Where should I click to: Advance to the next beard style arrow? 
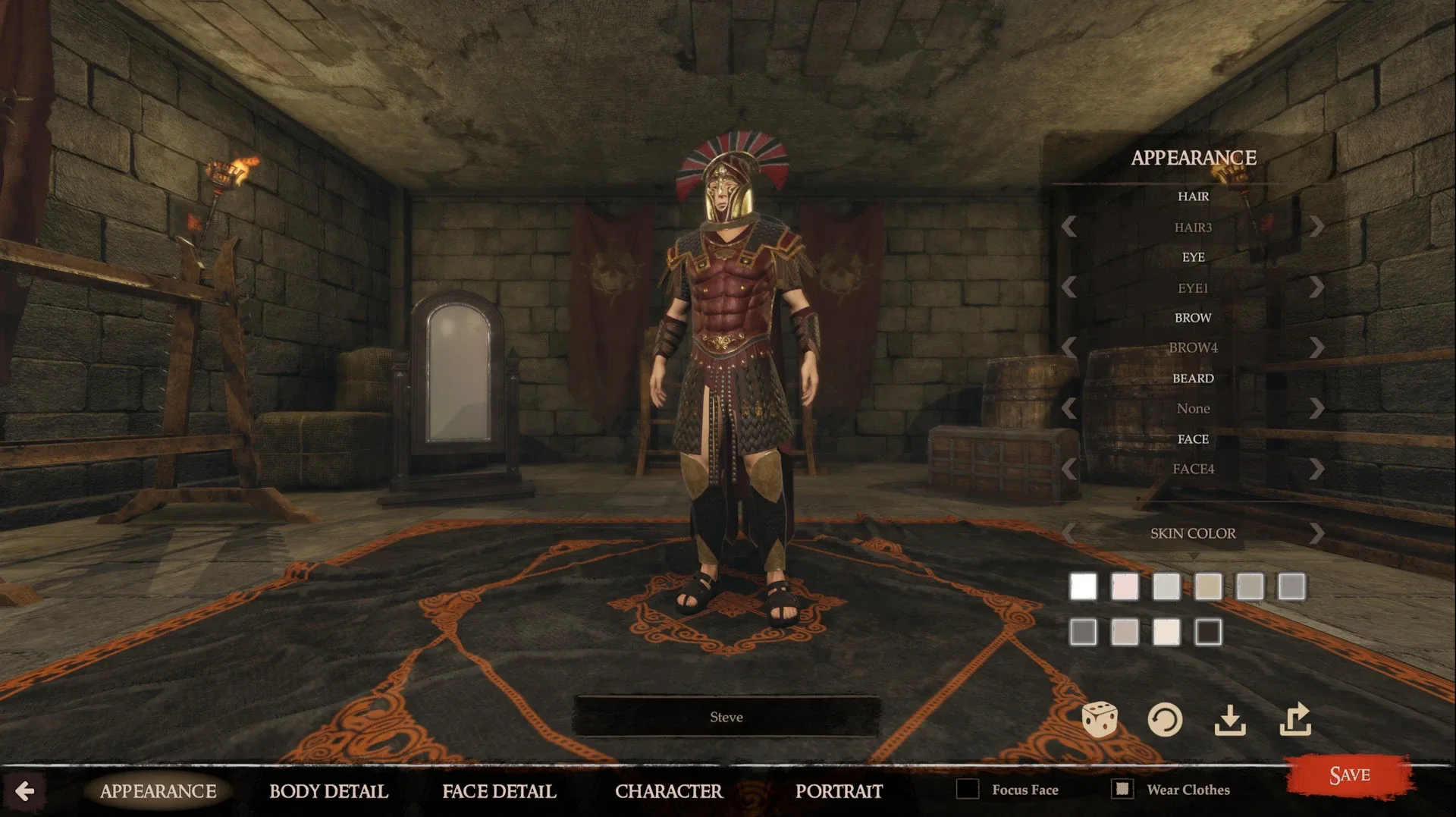click(x=1317, y=408)
